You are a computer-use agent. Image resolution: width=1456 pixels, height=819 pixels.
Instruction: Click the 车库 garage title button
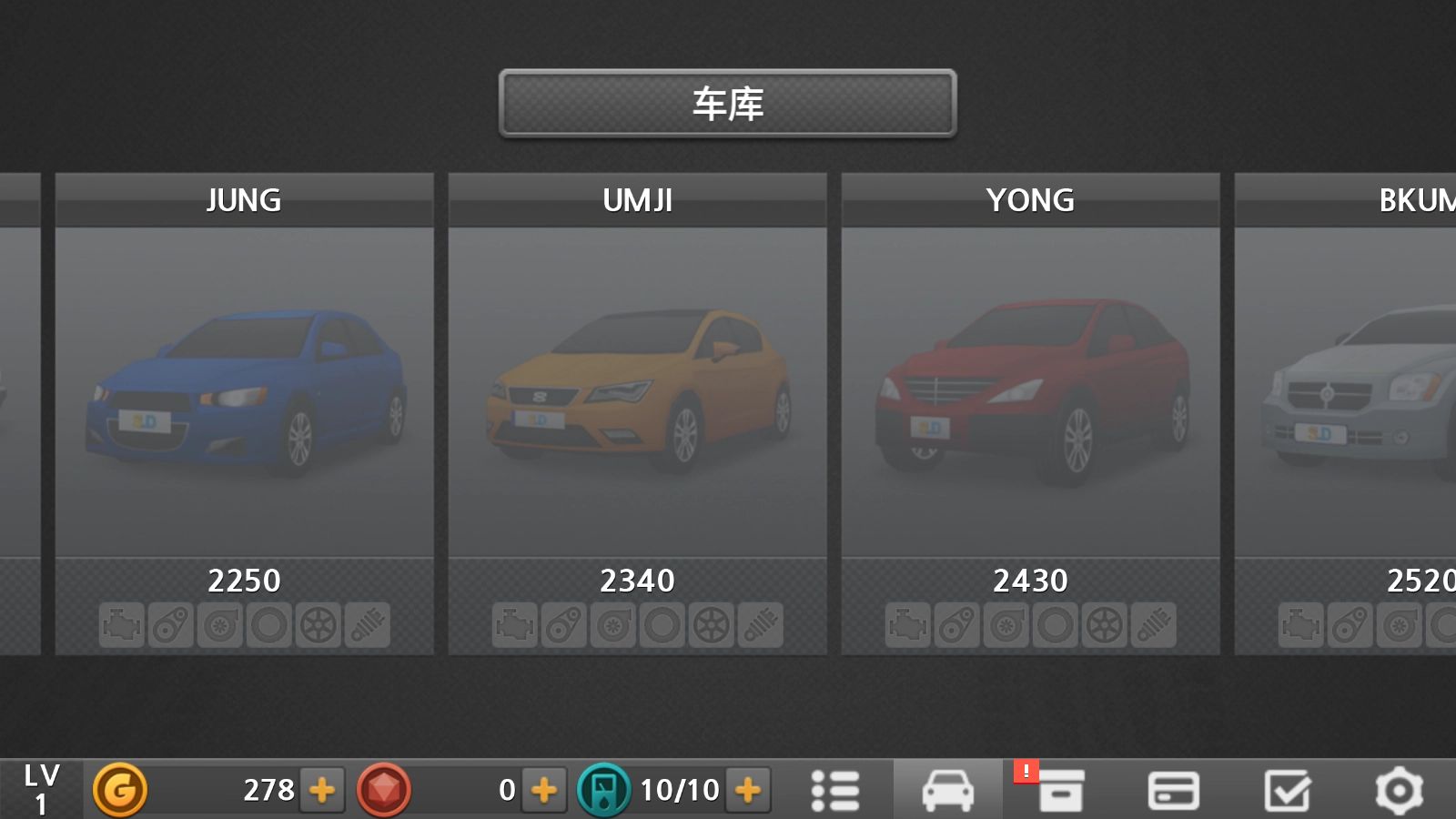727,104
